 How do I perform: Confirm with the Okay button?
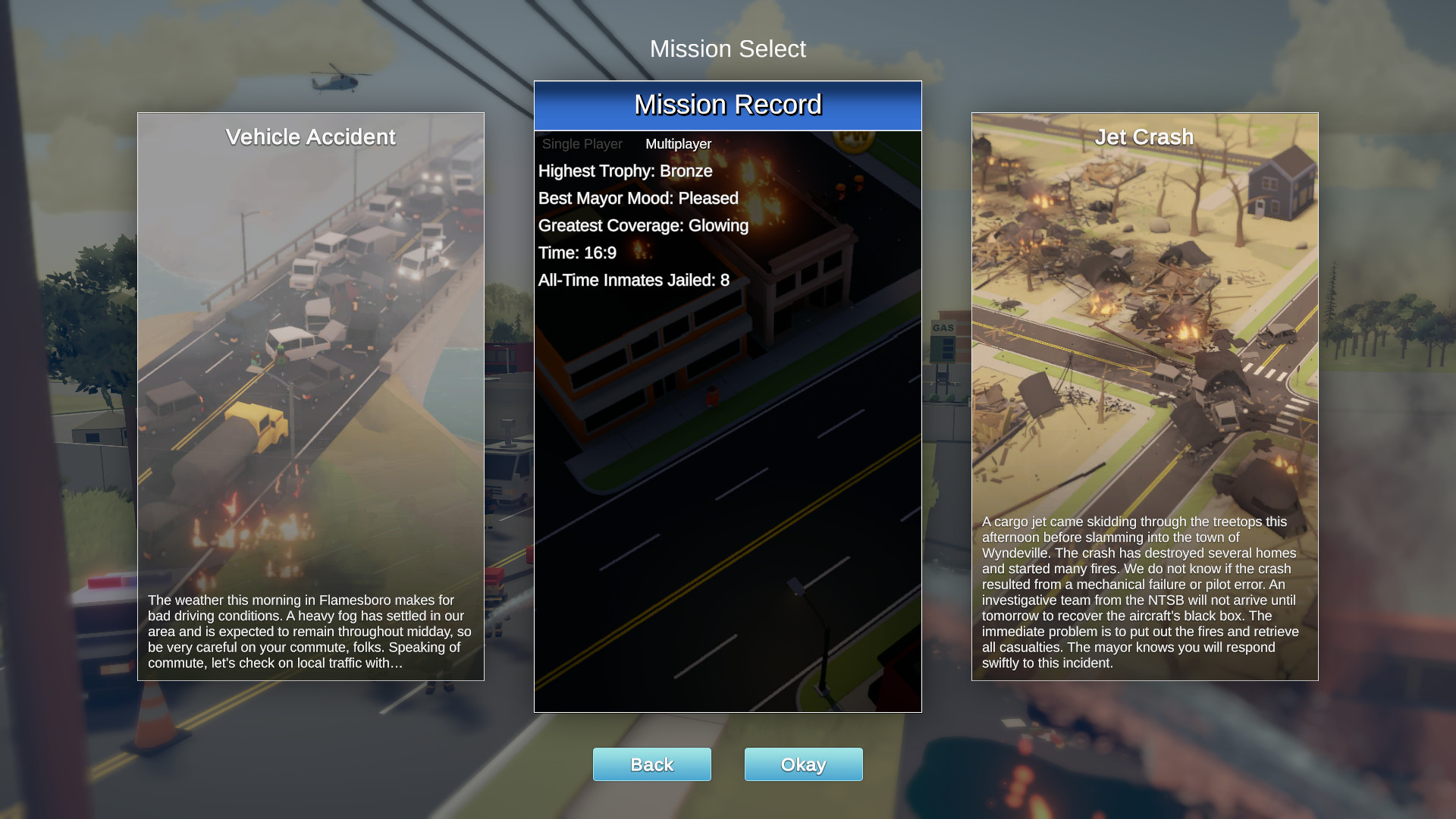(x=803, y=764)
